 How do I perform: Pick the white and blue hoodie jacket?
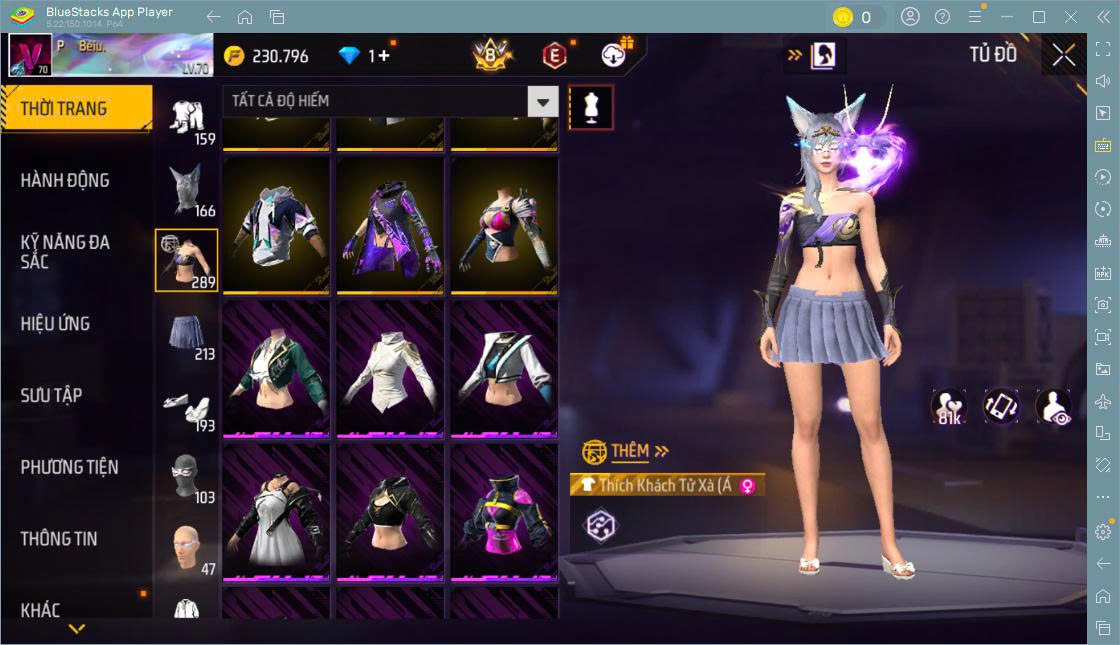276,225
